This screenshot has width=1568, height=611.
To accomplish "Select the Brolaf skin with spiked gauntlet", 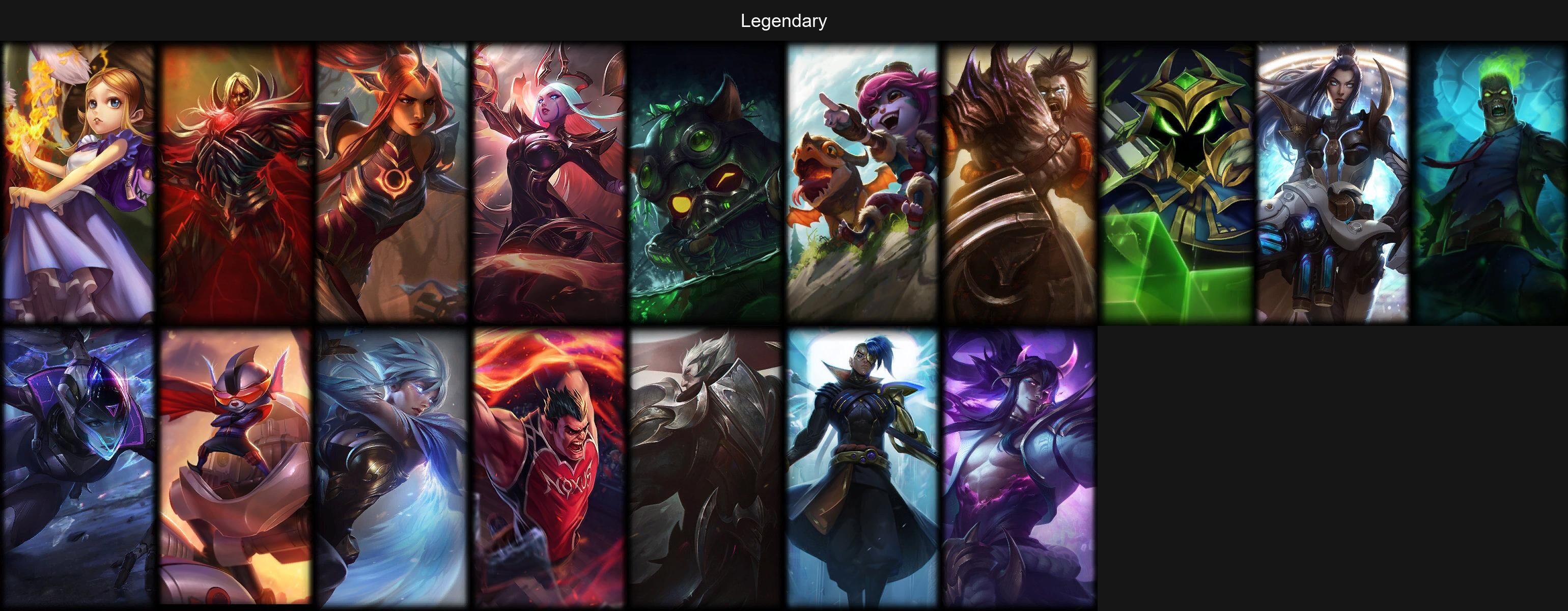I will 1020,183.
